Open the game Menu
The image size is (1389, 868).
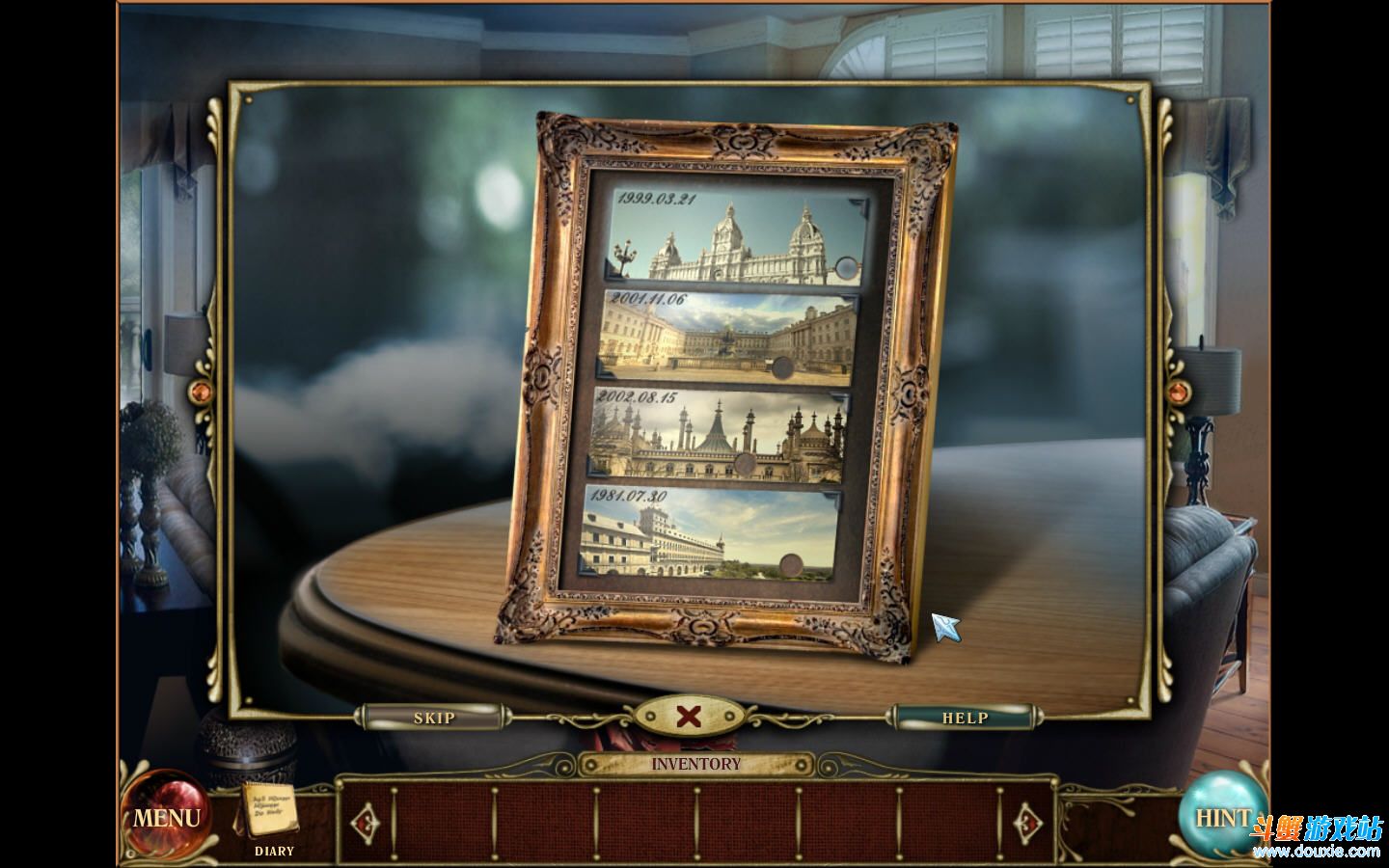[x=166, y=818]
